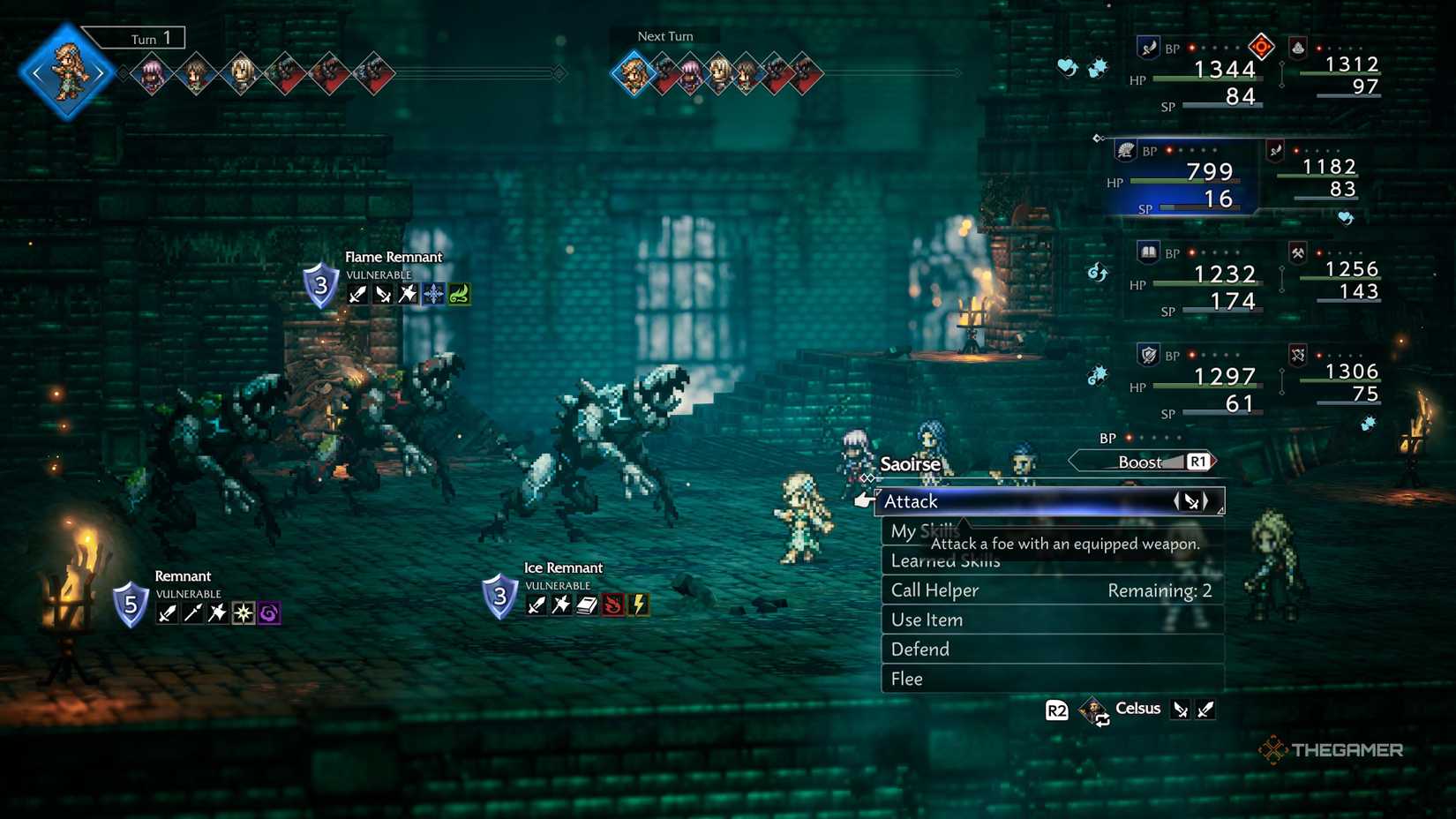Image resolution: width=1456 pixels, height=819 pixels.
Task: Click the hammer job icon on the 1256 HP panel
Action: [x=1298, y=253]
